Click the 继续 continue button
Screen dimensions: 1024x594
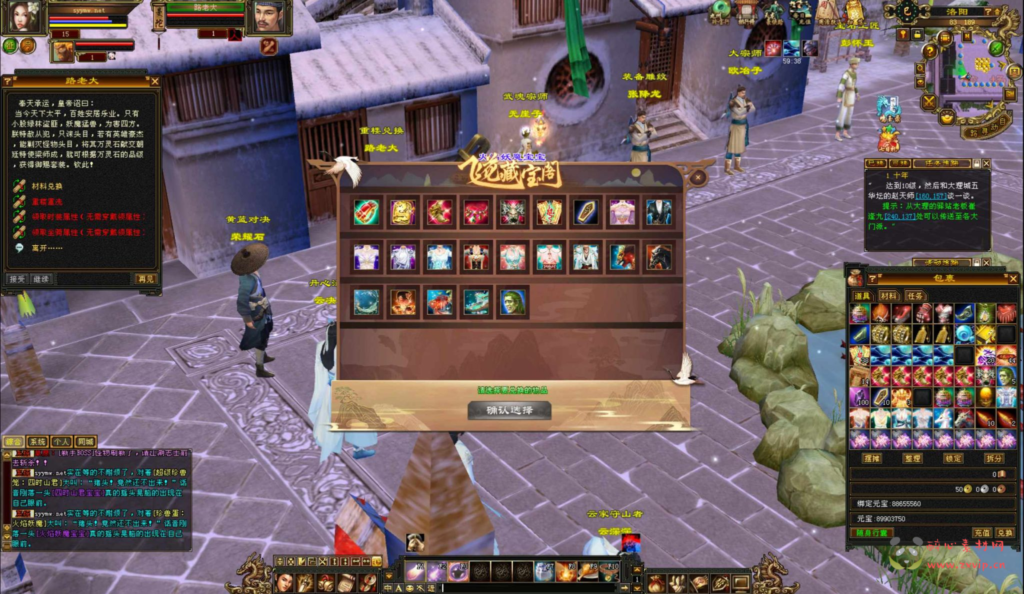41,279
